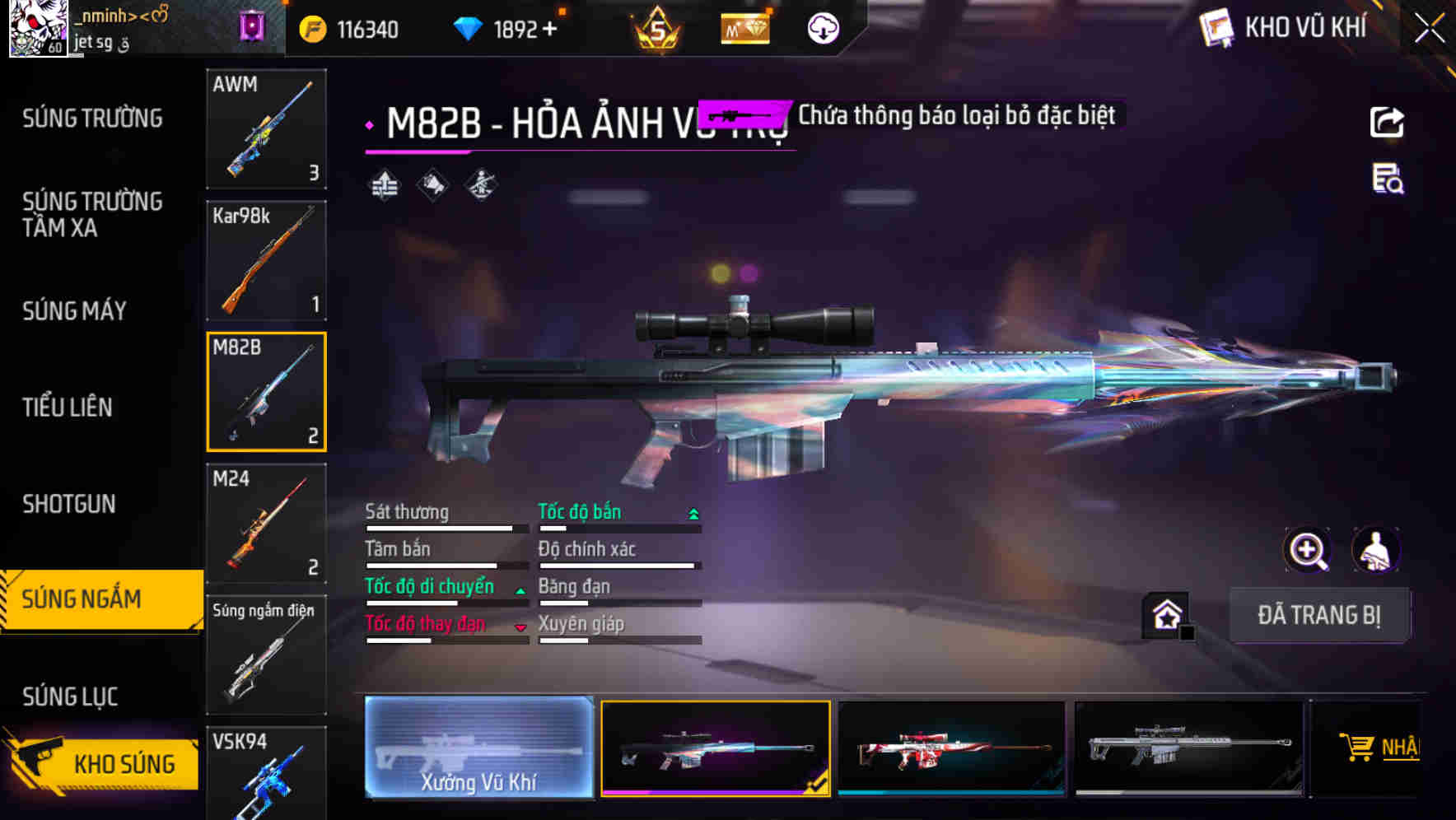Open the player avatar of jet sg
Screen dimensions: 1456x820
[x=39, y=29]
